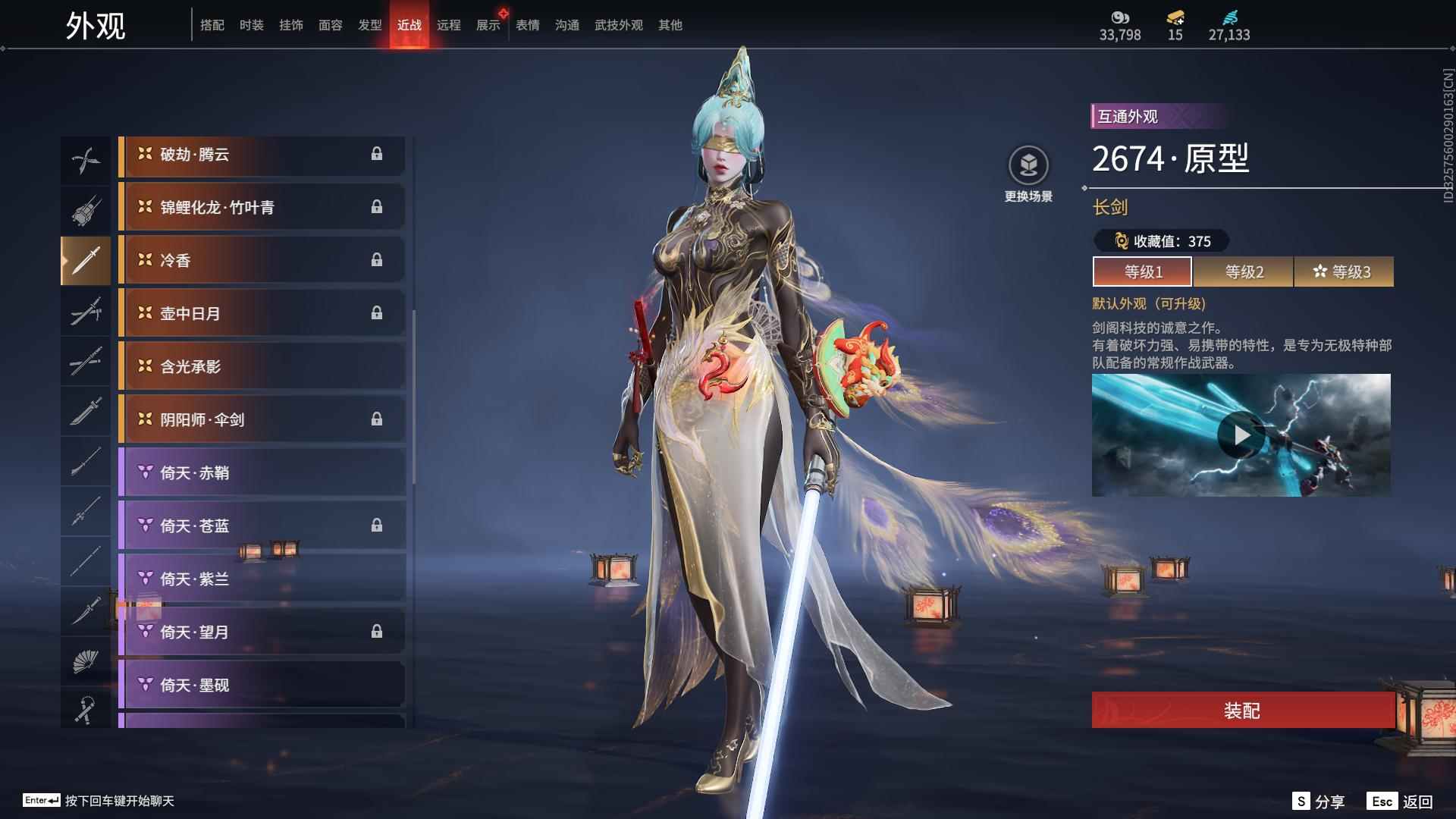Screen dimensions: 1456x819
Task: Switch to the 时装 tab
Action: point(251,25)
